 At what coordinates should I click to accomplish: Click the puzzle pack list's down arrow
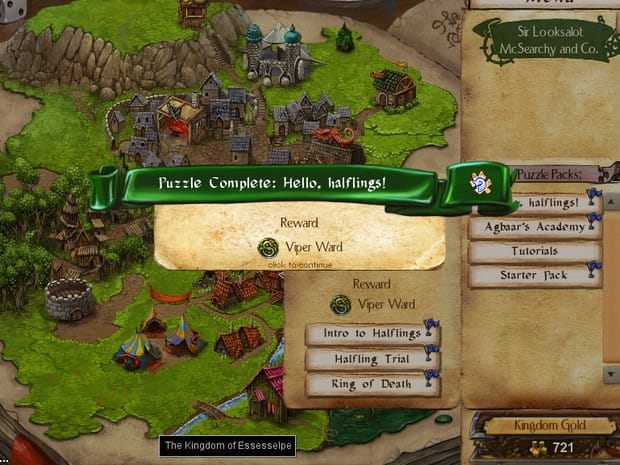click(611, 372)
